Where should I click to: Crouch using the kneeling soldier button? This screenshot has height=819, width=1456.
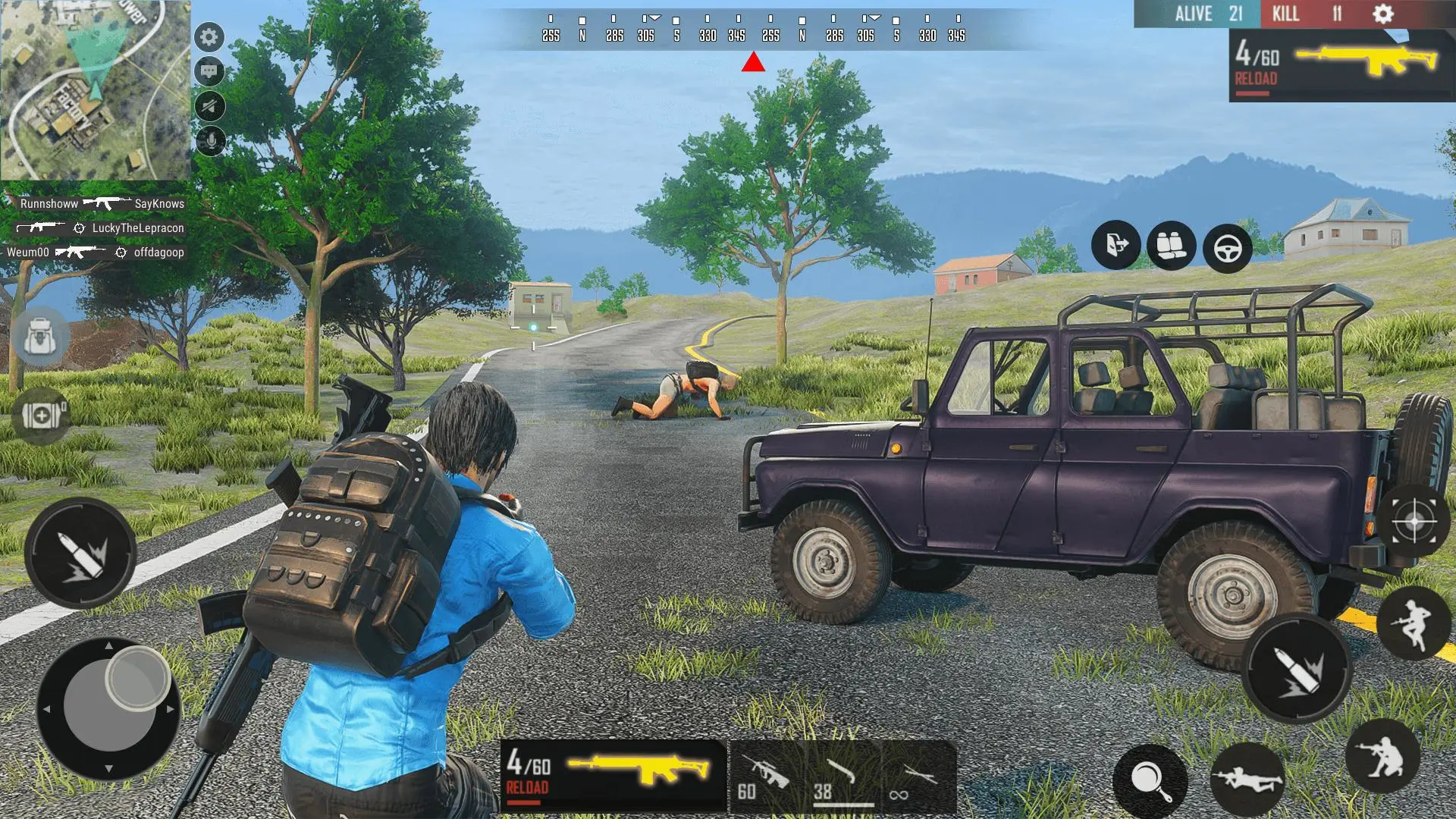click(x=1382, y=756)
